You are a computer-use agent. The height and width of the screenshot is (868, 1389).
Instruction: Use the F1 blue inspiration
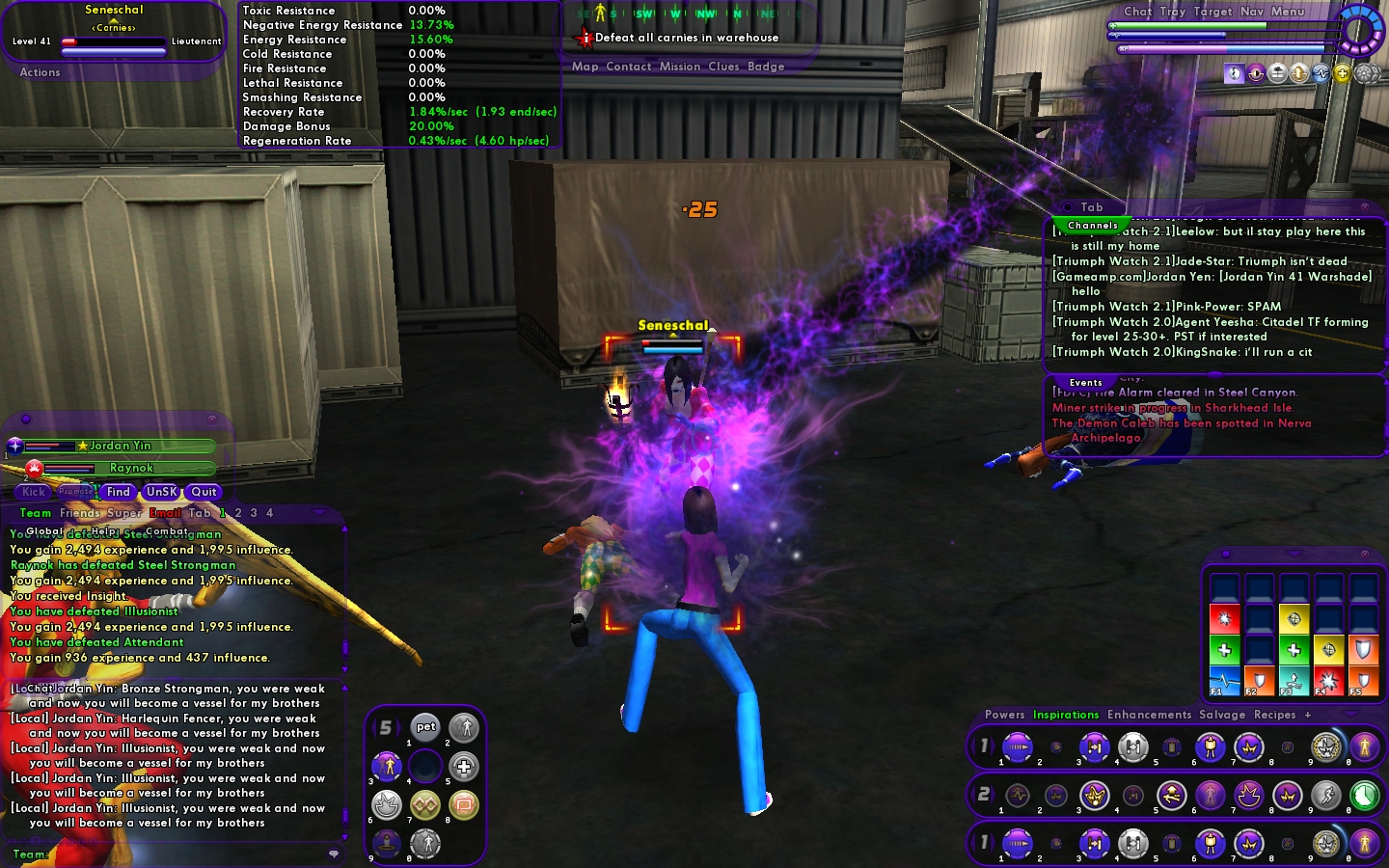[x=1224, y=681]
